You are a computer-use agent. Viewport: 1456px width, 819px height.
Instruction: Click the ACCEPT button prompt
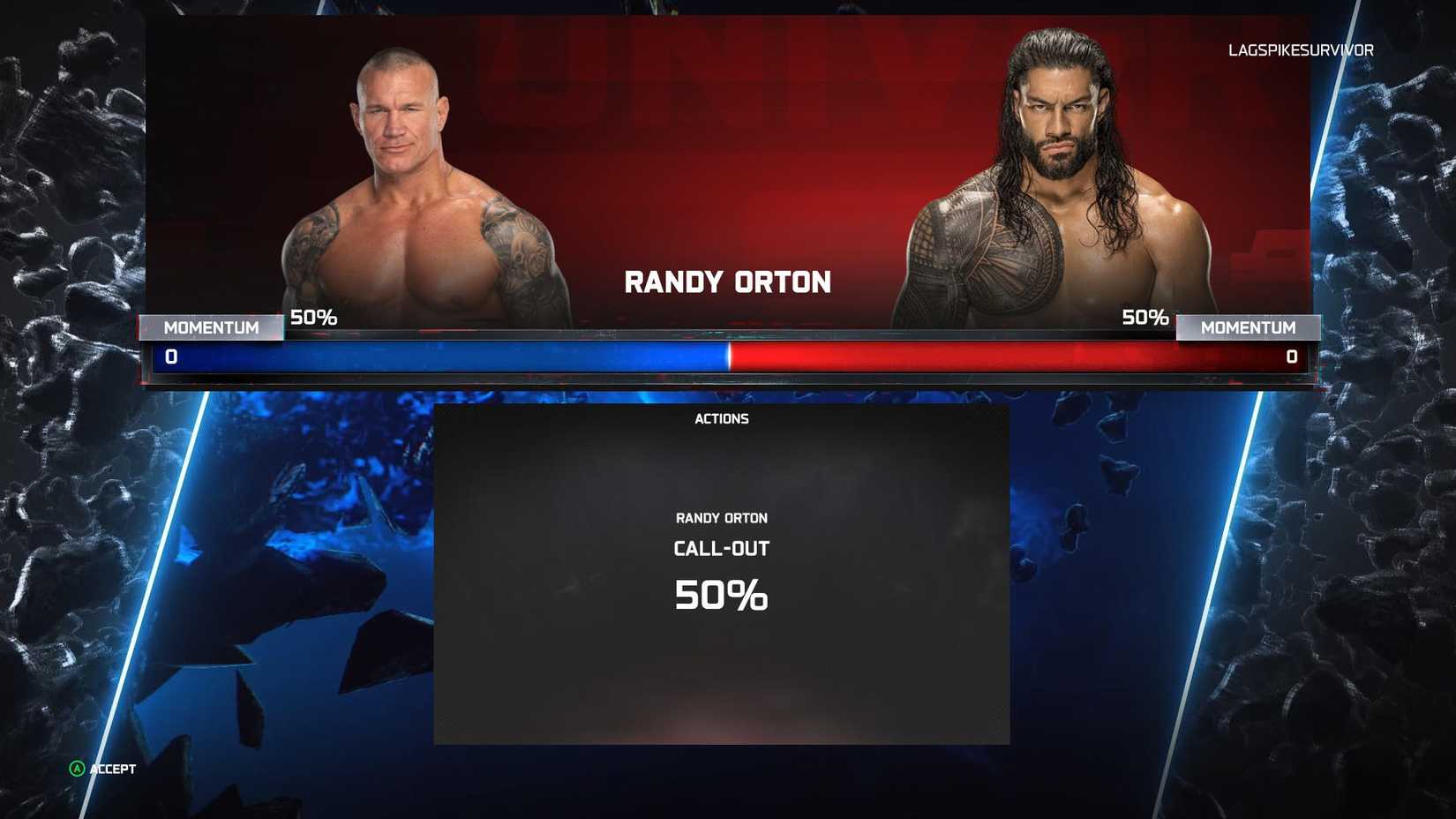111,769
